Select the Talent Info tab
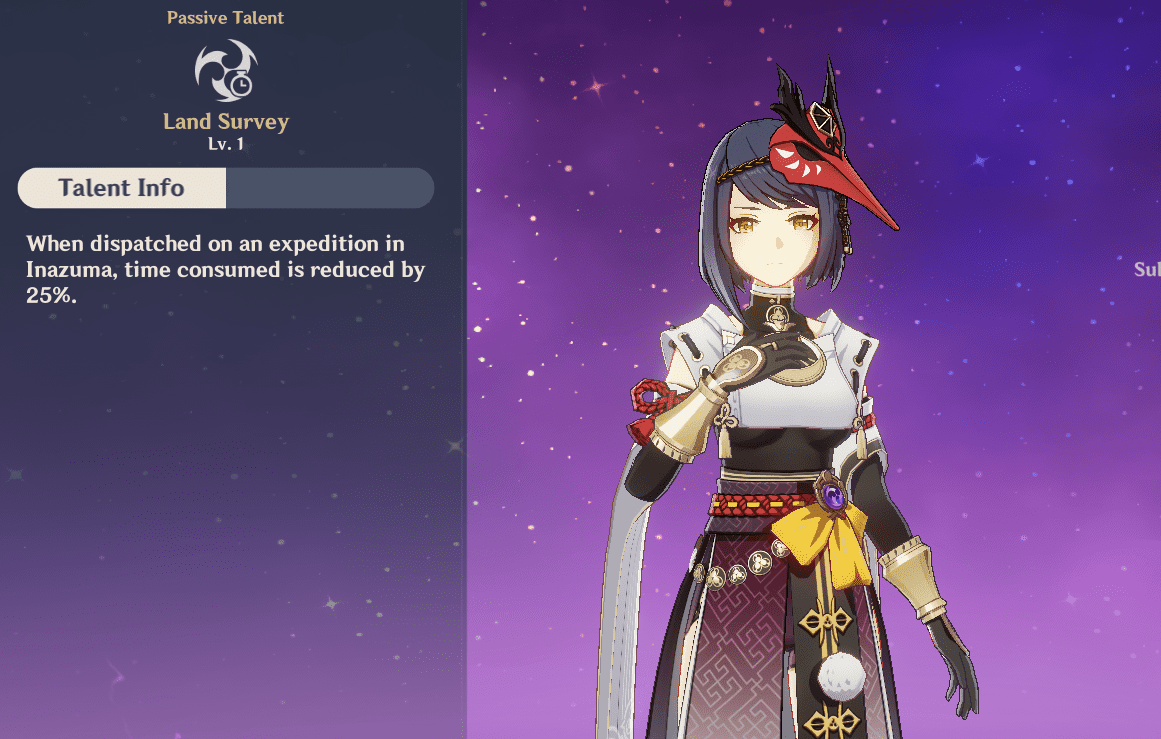The image size is (1161, 739). click(x=122, y=188)
